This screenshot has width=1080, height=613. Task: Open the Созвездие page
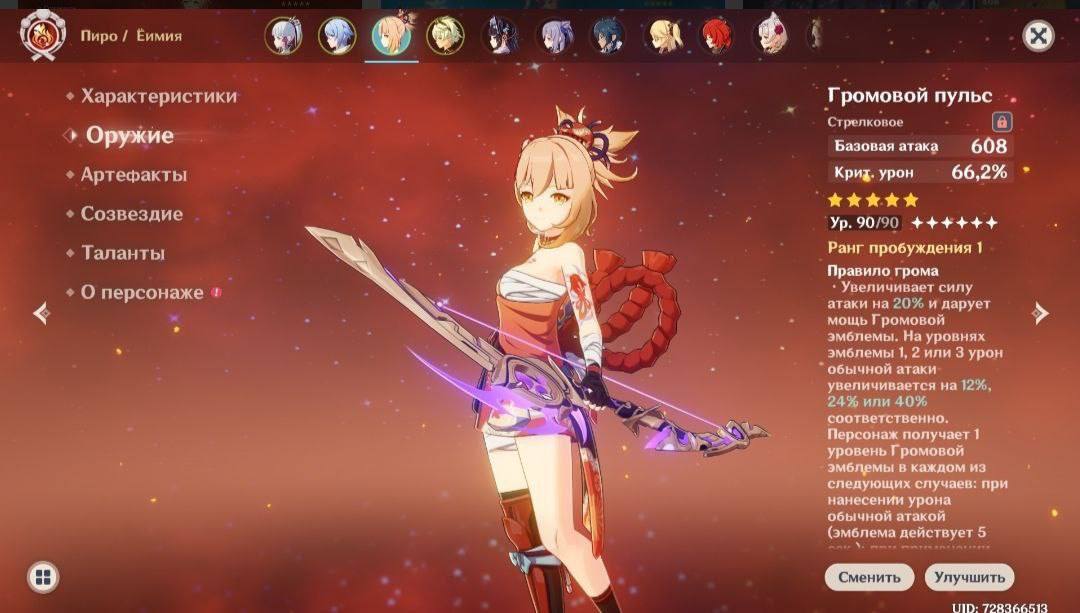pos(132,214)
